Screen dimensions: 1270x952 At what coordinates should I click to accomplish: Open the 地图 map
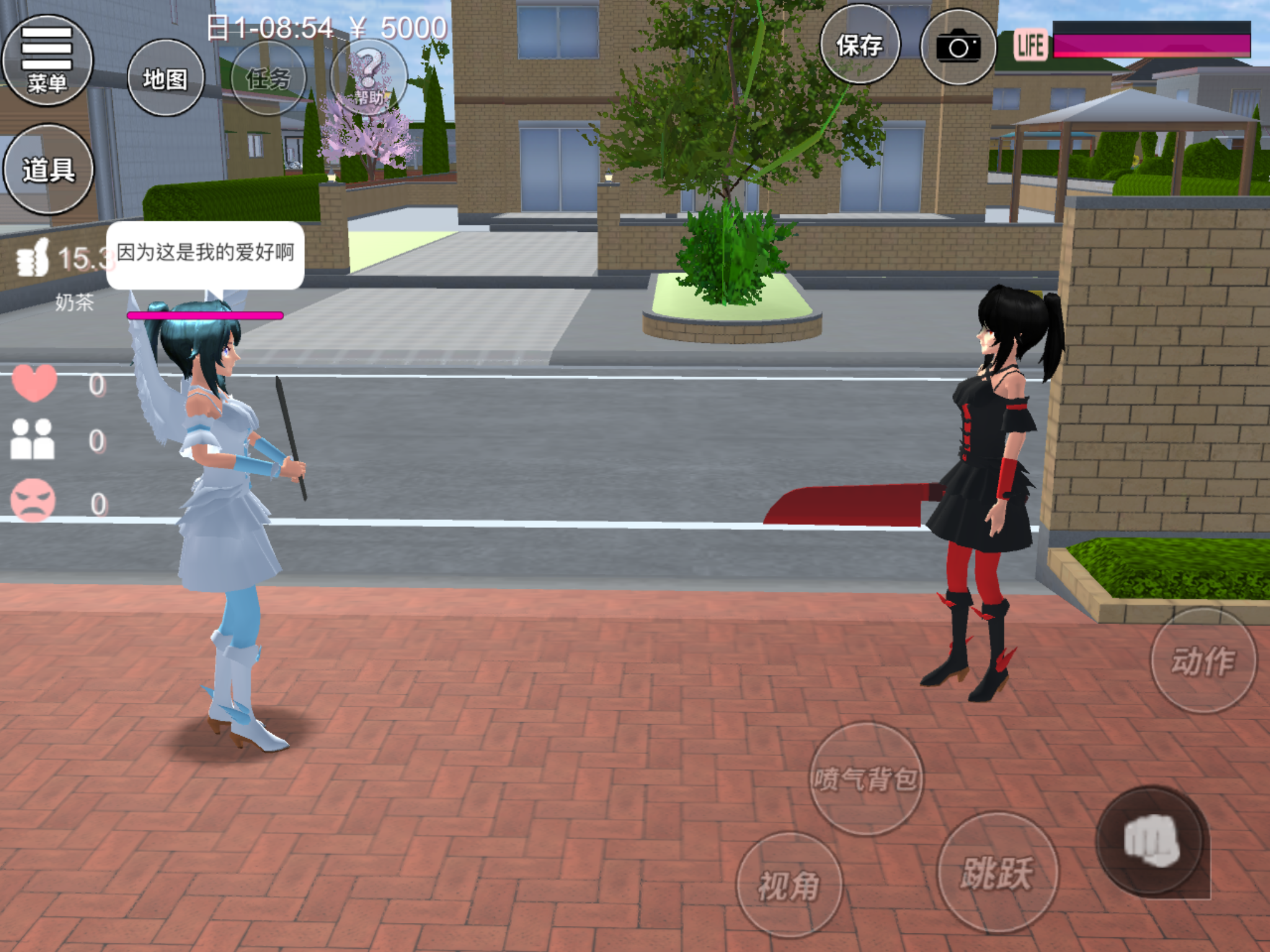click(x=165, y=78)
